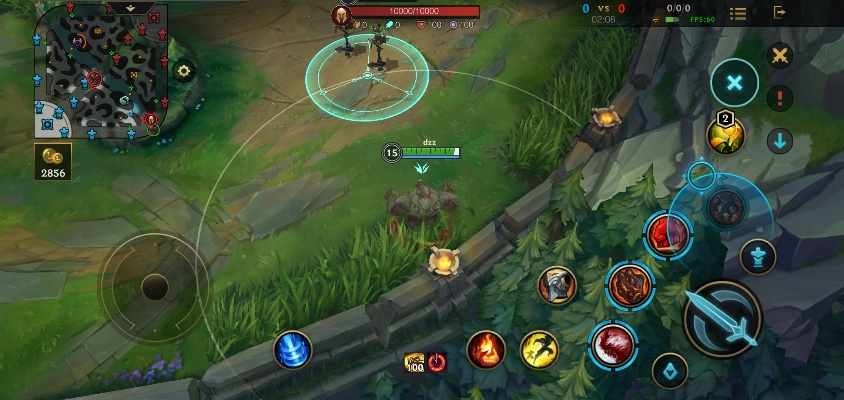Open the gear settings beside the minimap
This screenshot has height=400, width=844.
[x=183, y=71]
